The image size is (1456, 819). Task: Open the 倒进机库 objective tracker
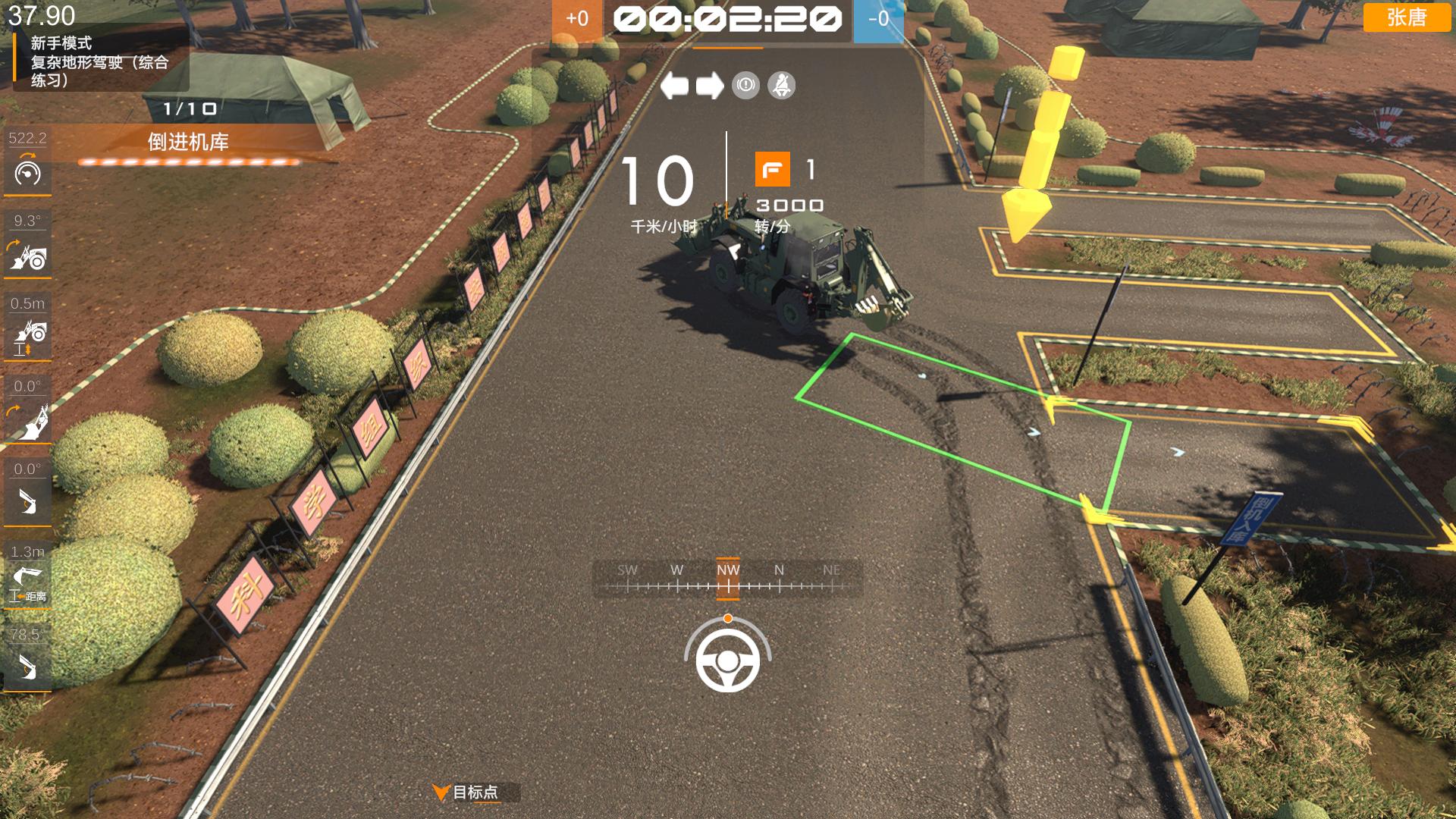coord(188,143)
